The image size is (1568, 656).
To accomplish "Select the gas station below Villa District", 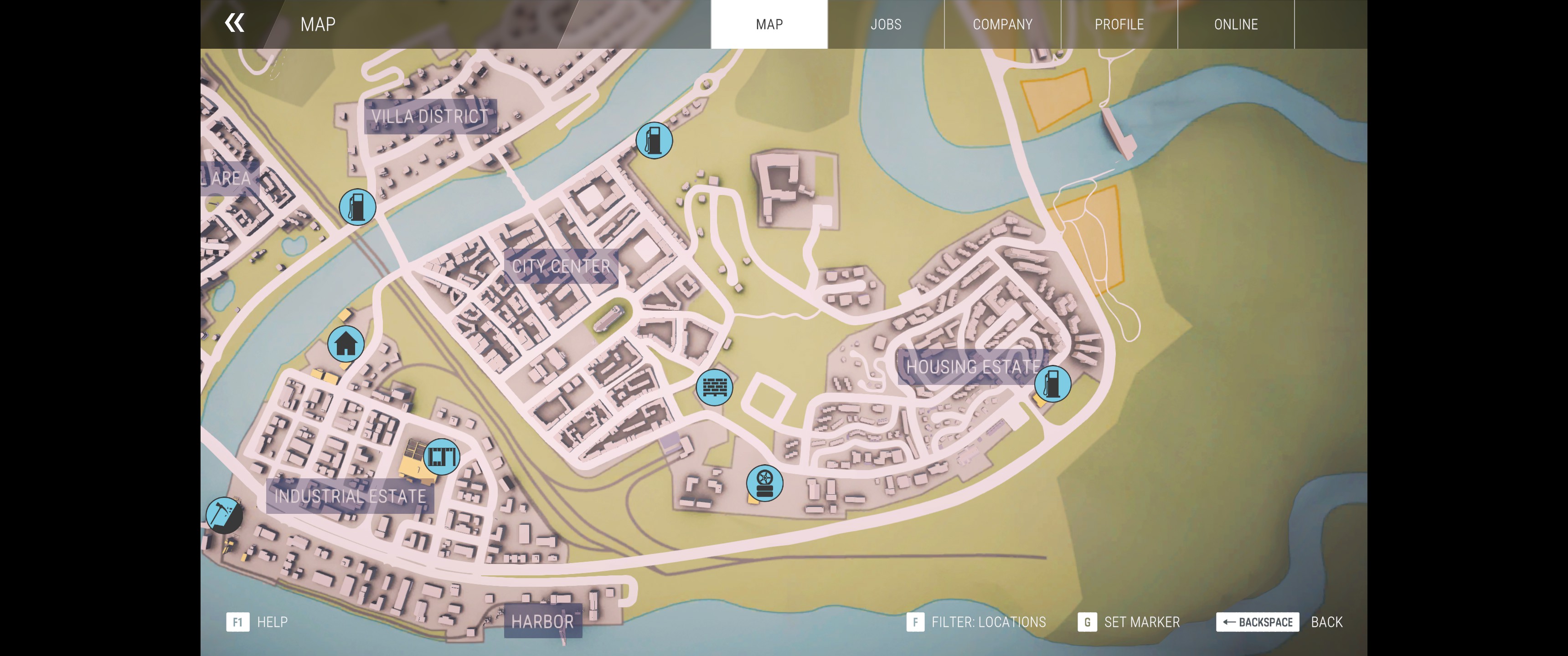I will tap(357, 207).
